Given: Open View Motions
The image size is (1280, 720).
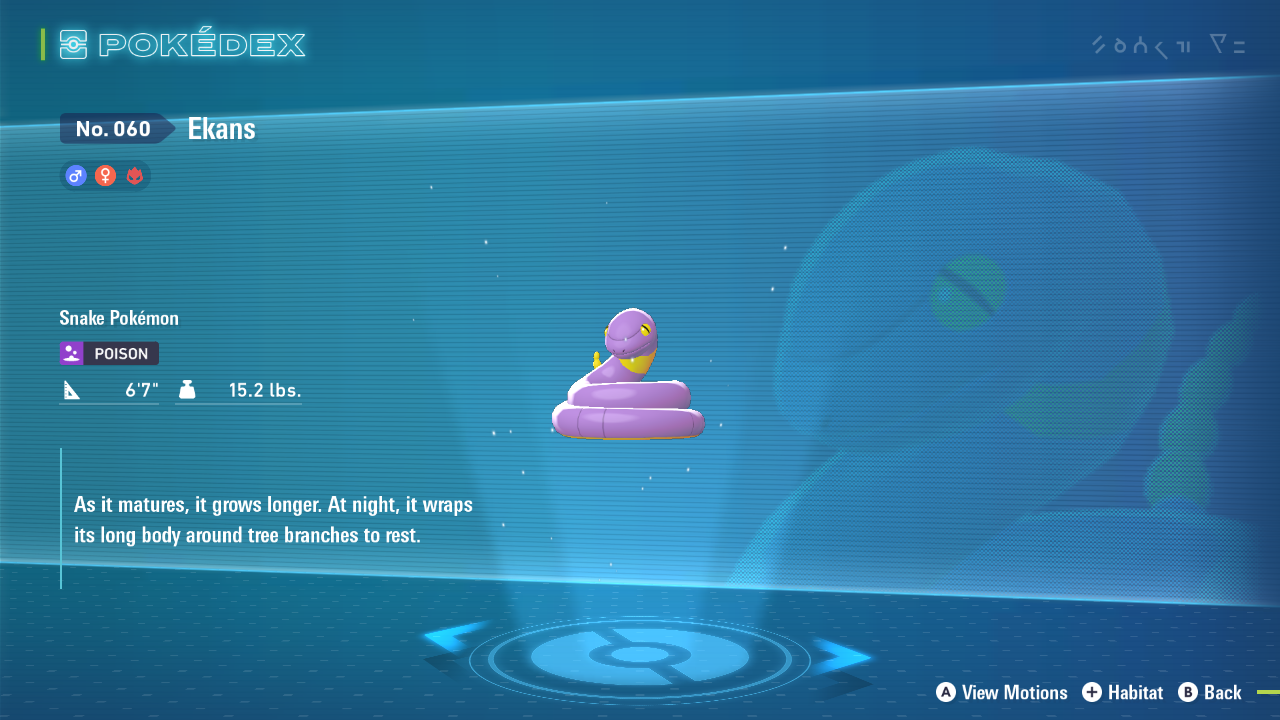Looking at the screenshot, I should pos(1001,692).
